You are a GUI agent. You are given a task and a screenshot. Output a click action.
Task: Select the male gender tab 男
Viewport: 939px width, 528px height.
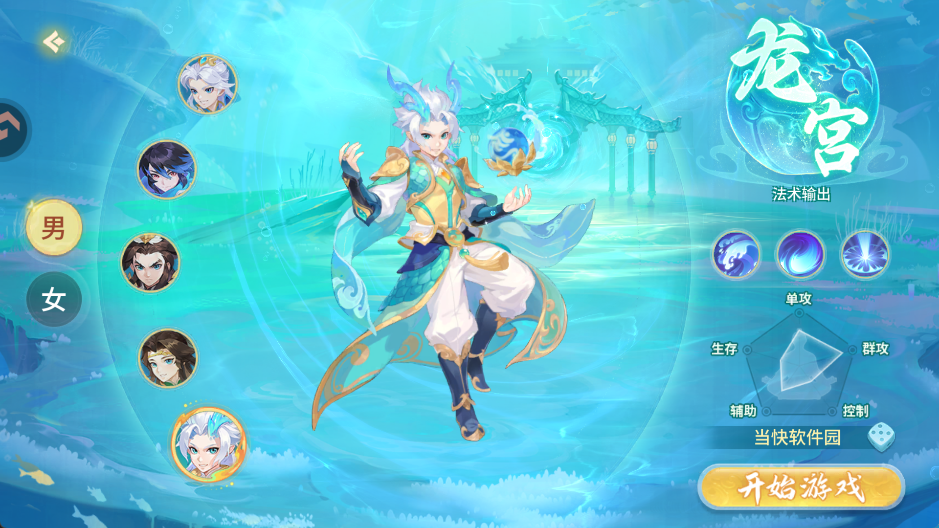(x=53, y=228)
